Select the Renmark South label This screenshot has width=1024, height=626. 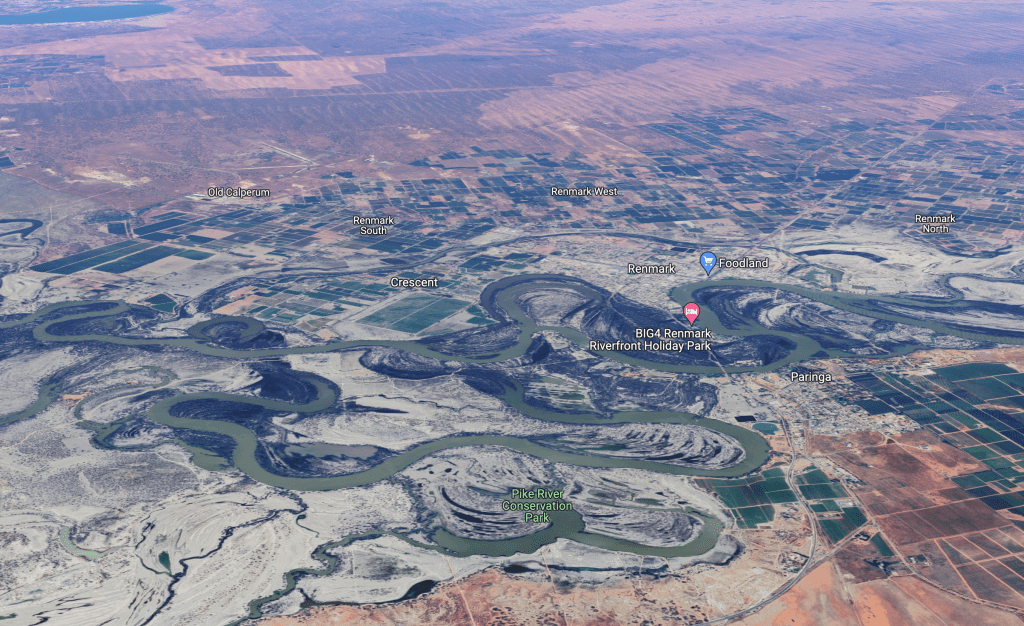(x=374, y=225)
